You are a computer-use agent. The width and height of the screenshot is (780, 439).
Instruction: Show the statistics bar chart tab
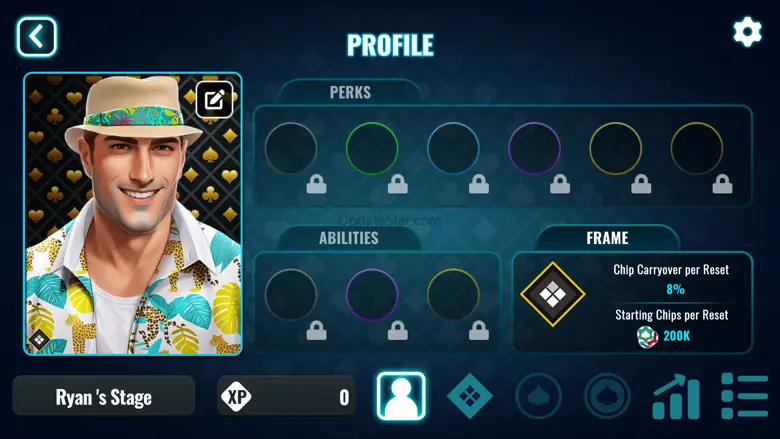[x=676, y=396]
